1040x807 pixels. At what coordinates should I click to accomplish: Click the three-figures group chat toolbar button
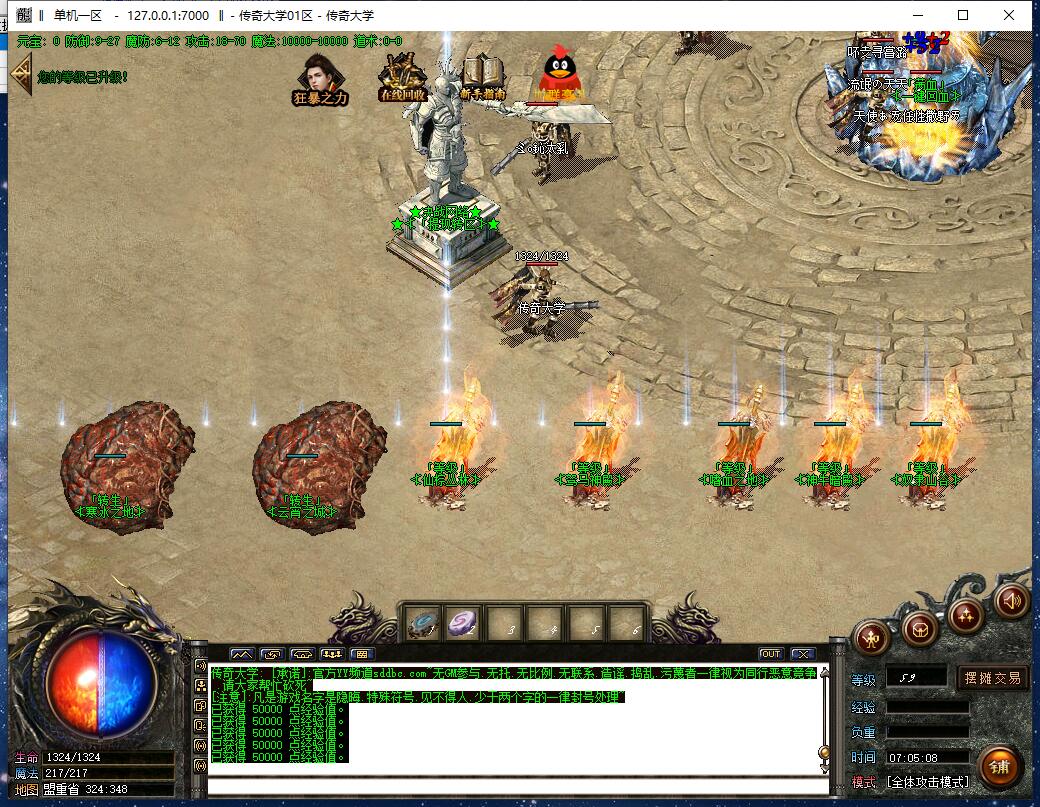[331, 654]
